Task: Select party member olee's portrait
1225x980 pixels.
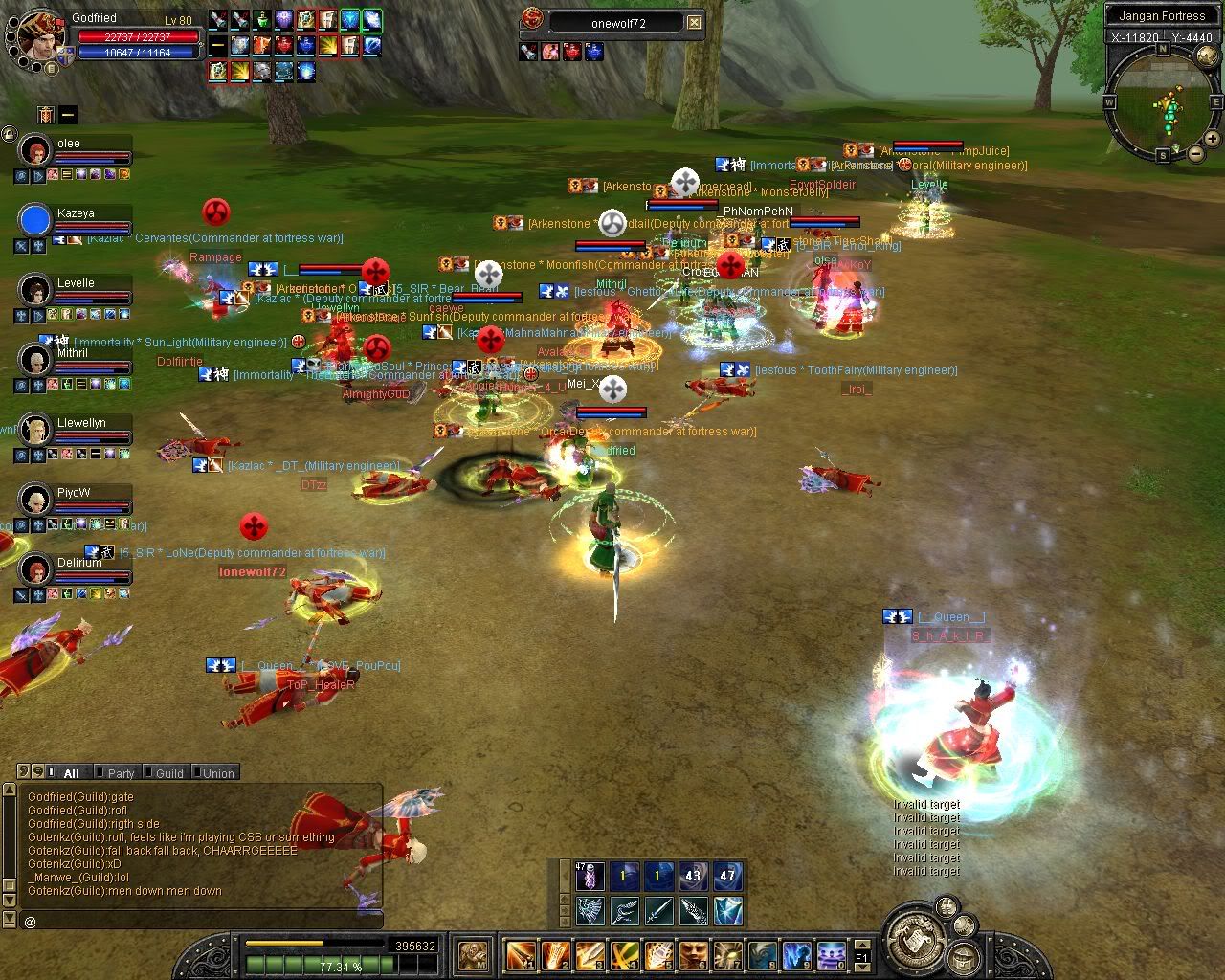Action: click(35, 150)
